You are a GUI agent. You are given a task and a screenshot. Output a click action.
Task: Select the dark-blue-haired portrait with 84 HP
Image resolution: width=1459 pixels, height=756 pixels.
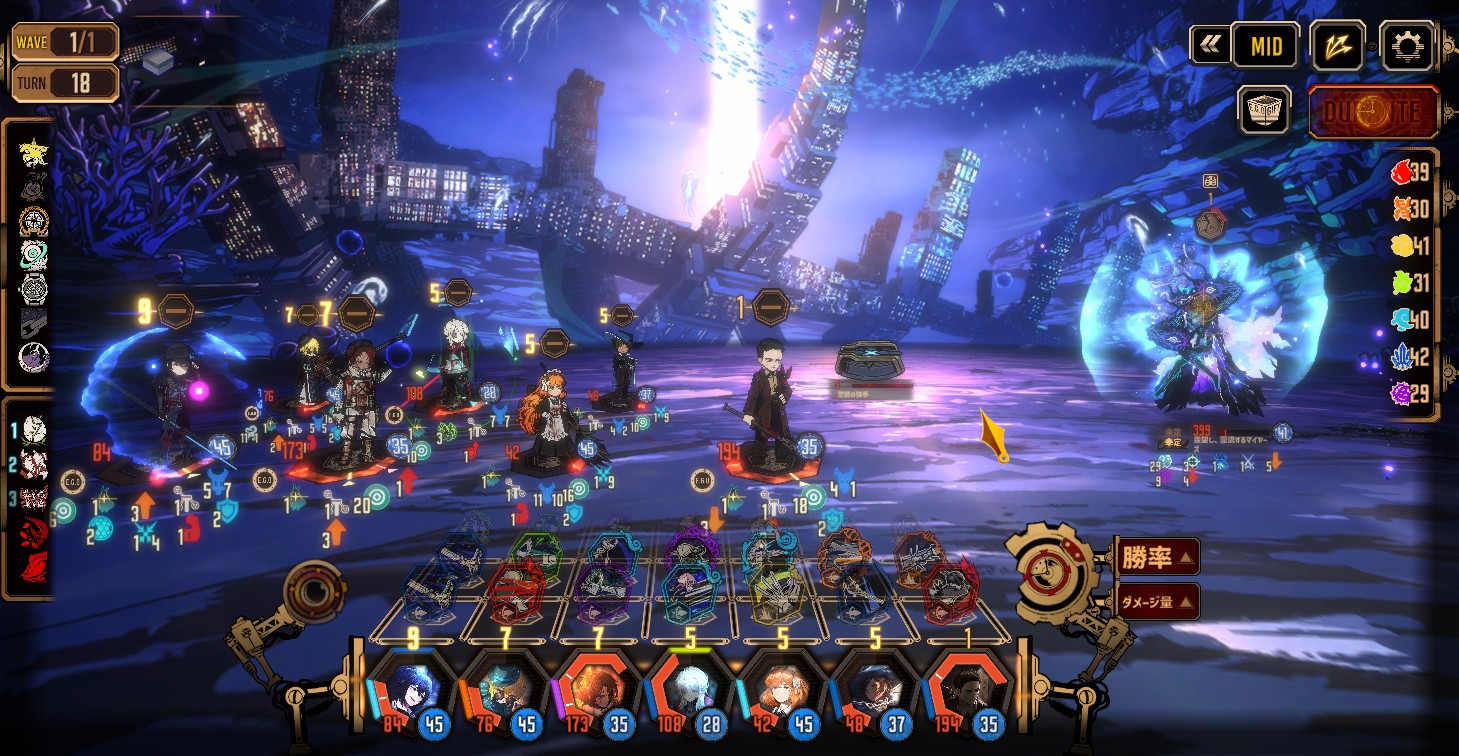(409, 690)
